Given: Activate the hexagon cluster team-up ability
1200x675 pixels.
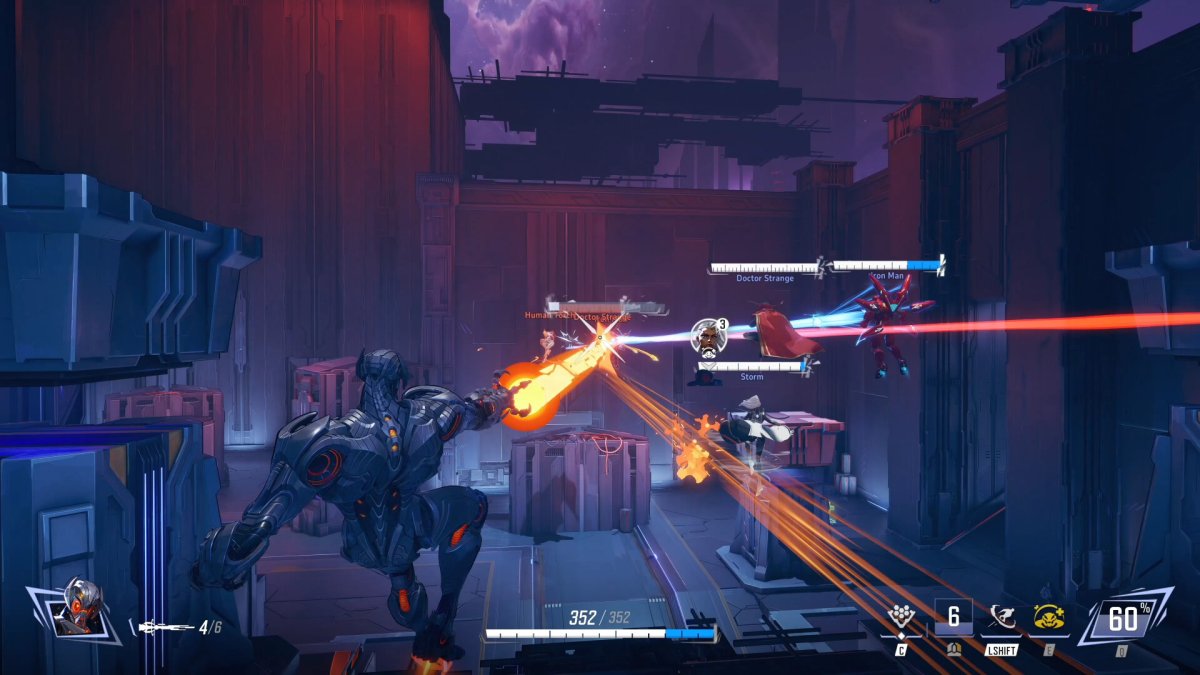Looking at the screenshot, I should click(x=903, y=619).
